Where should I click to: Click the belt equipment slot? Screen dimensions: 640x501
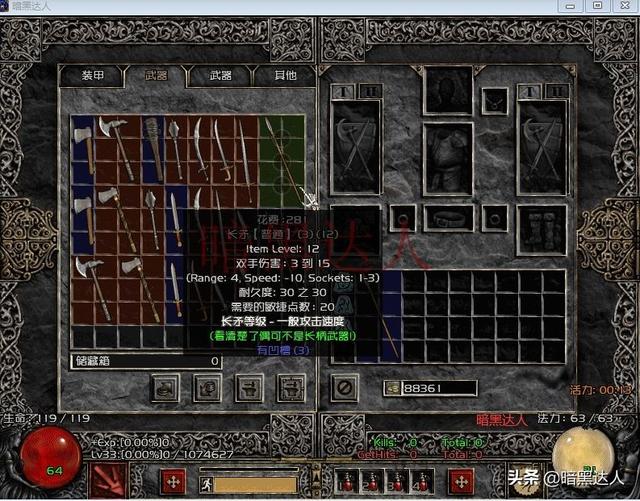pyautogui.click(x=447, y=217)
